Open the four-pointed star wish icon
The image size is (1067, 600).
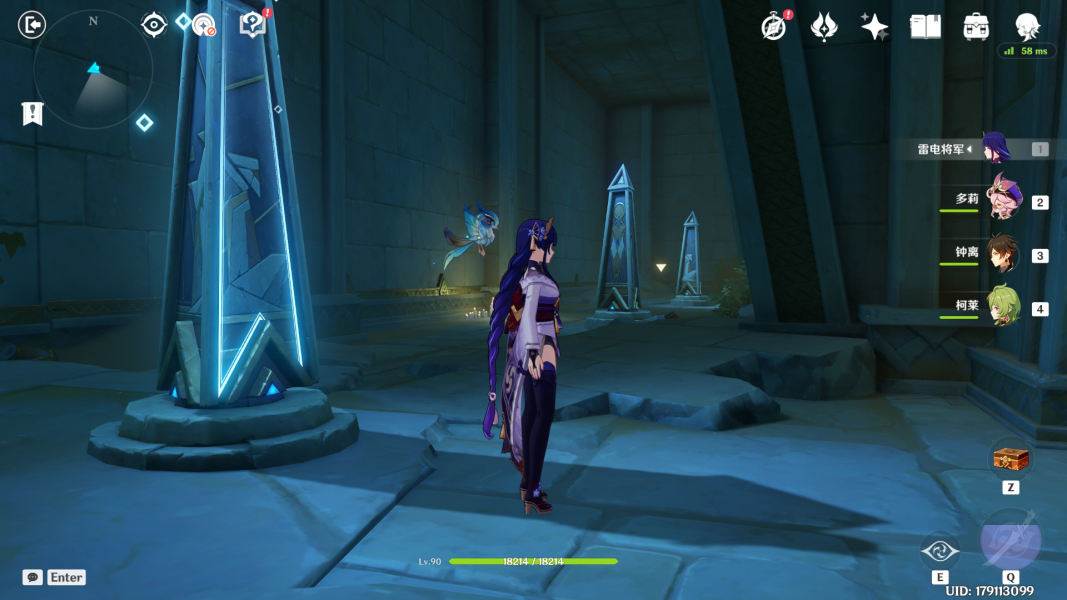coord(875,27)
